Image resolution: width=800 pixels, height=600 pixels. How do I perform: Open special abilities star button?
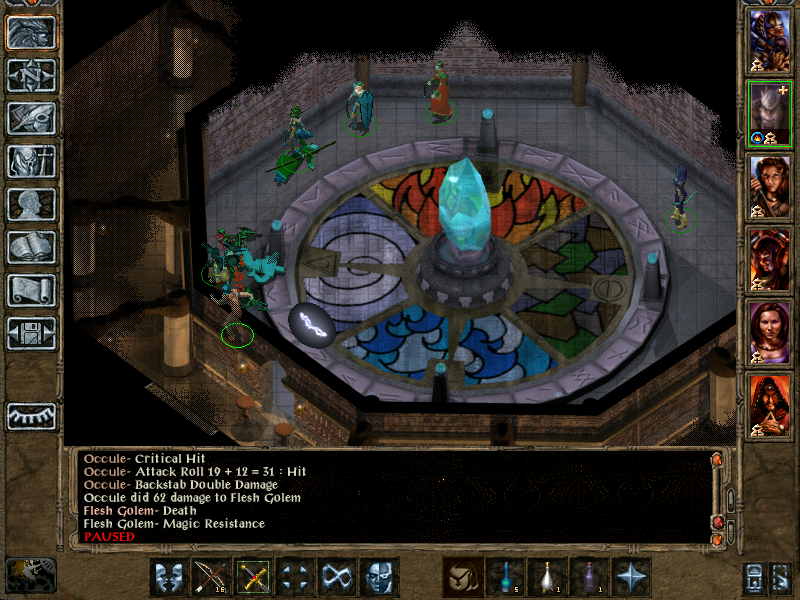coord(631,577)
